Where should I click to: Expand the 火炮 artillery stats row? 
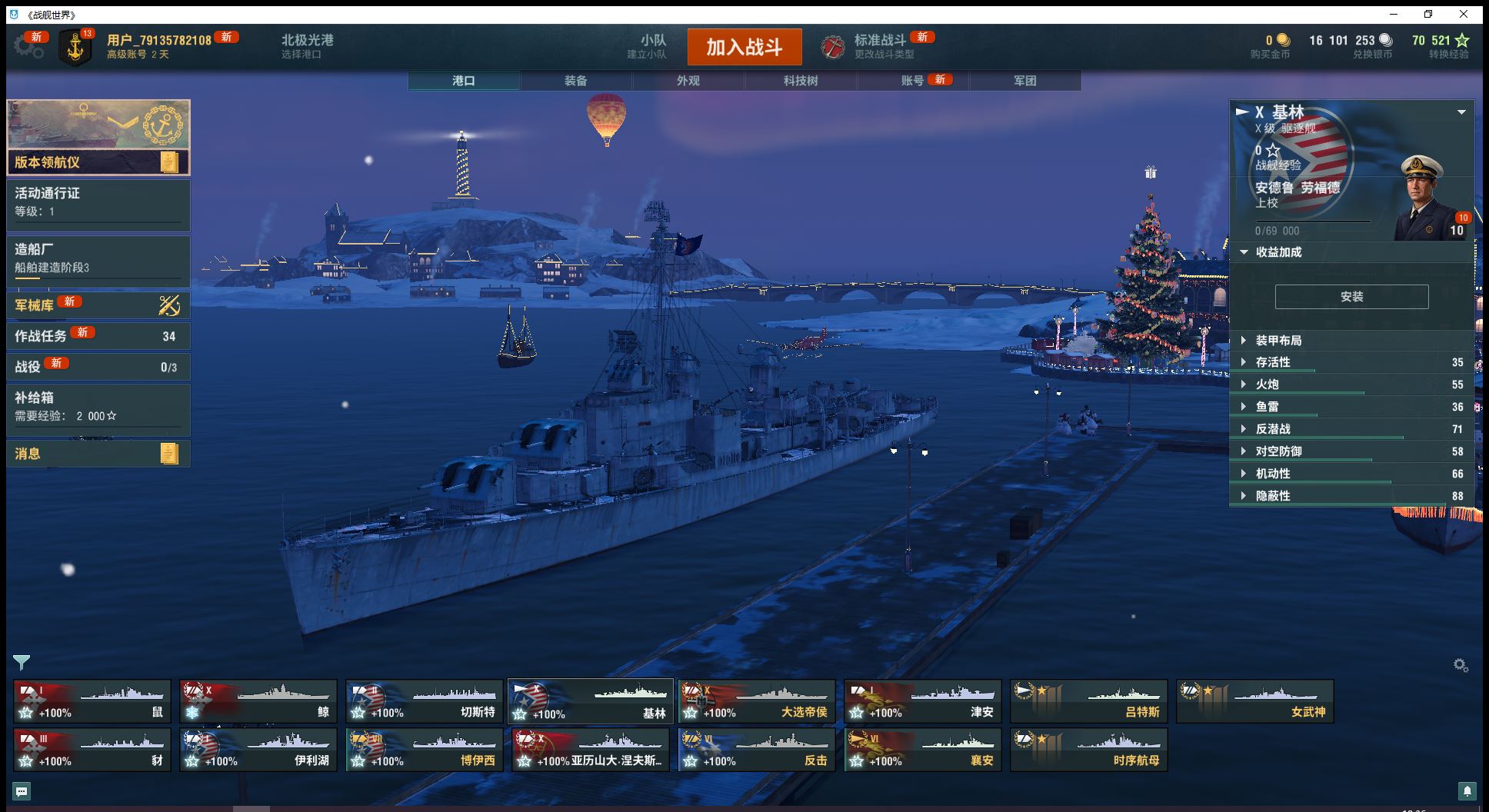point(1267,384)
